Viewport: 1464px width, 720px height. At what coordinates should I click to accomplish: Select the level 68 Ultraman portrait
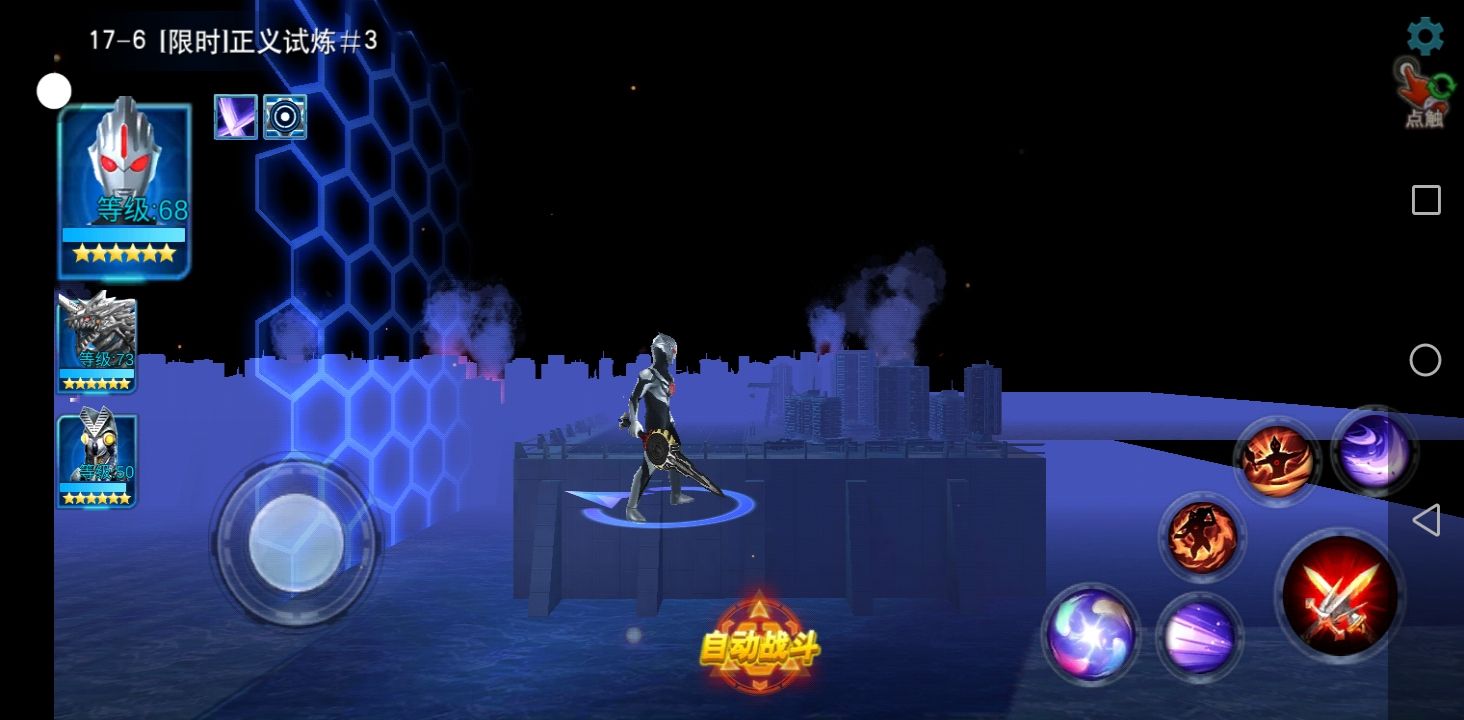tap(124, 188)
